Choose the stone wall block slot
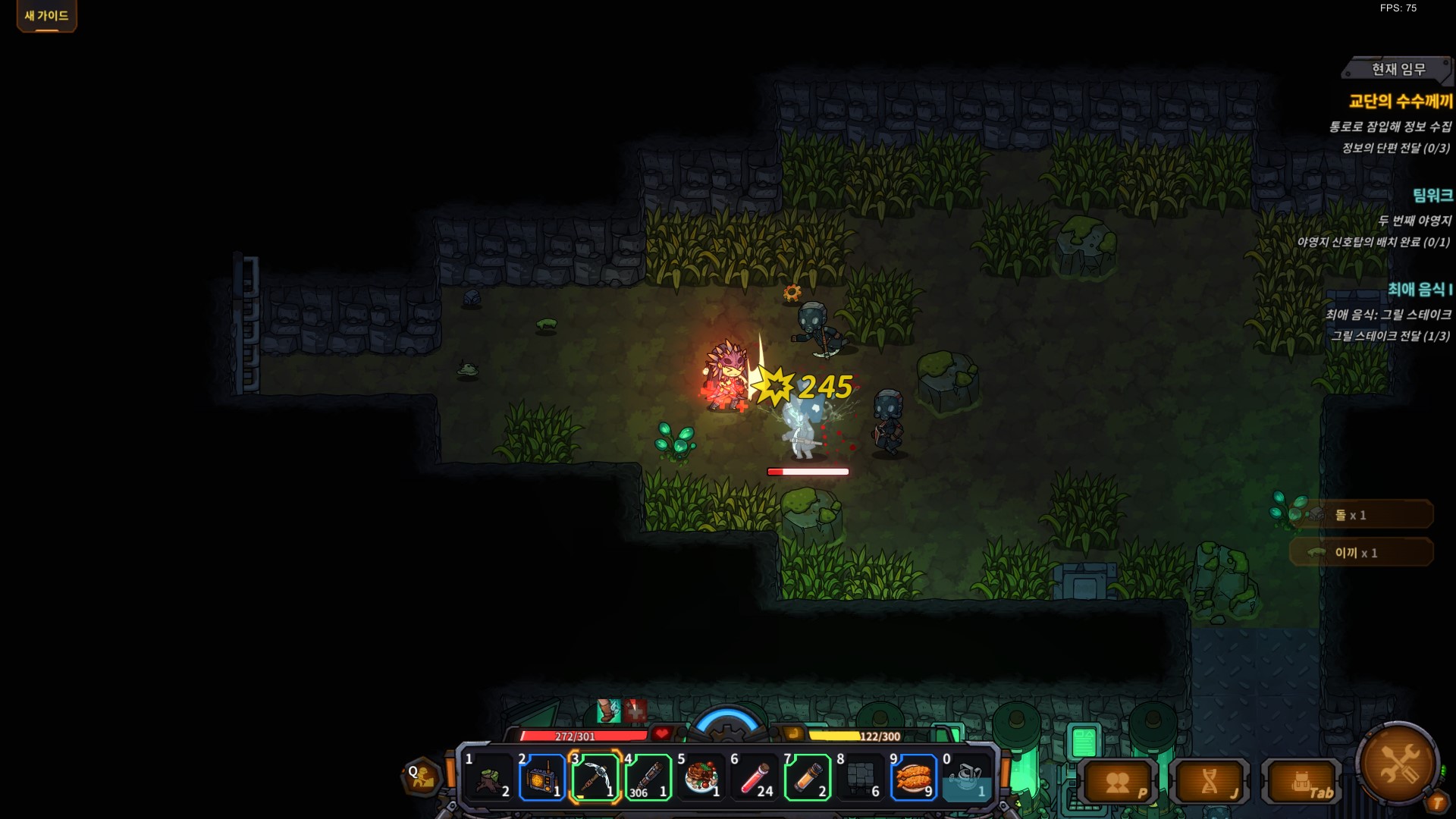This screenshot has width=1456, height=819. tap(860, 778)
